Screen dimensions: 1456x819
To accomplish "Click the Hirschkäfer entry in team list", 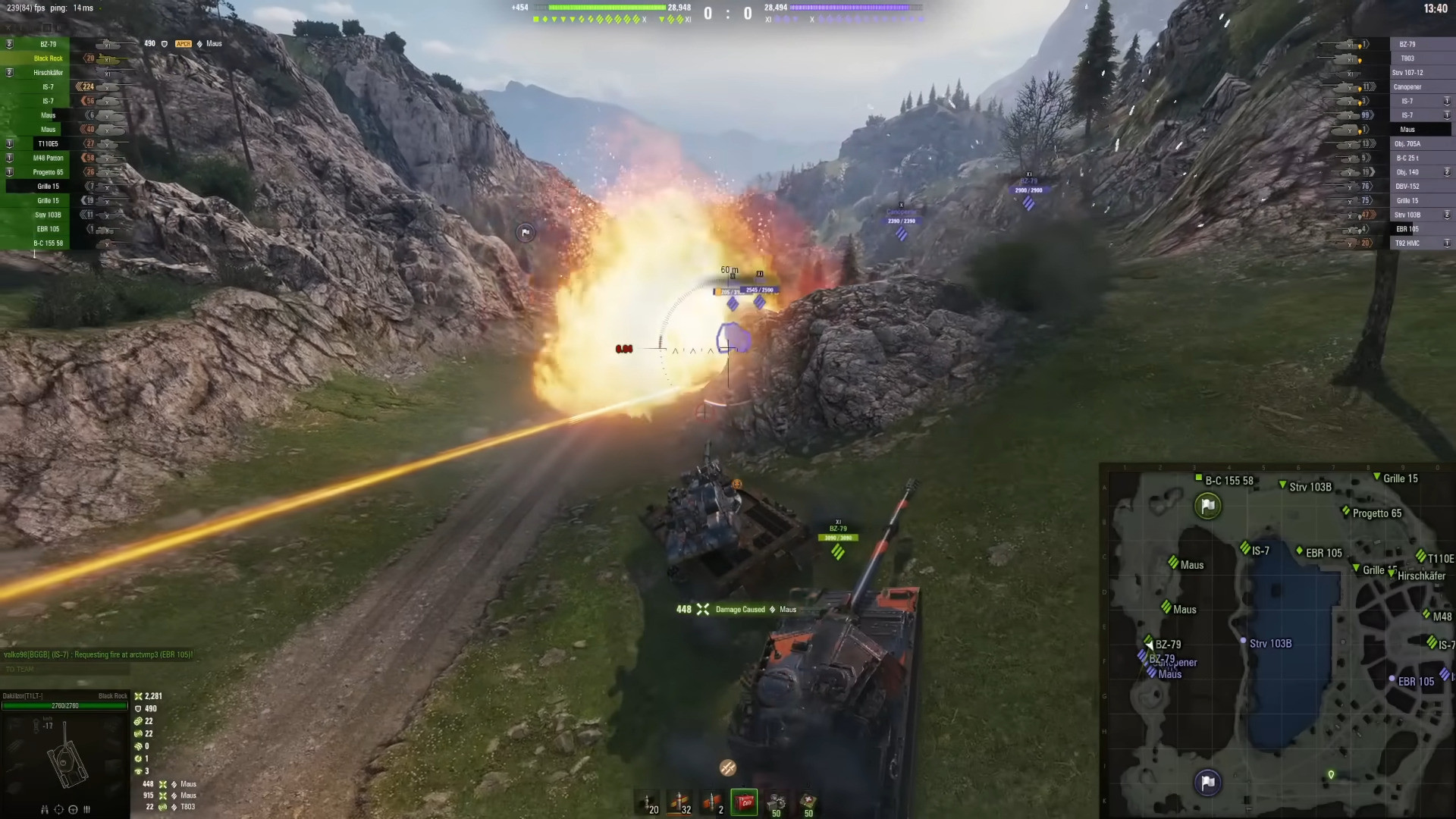I will pos(47,72).
